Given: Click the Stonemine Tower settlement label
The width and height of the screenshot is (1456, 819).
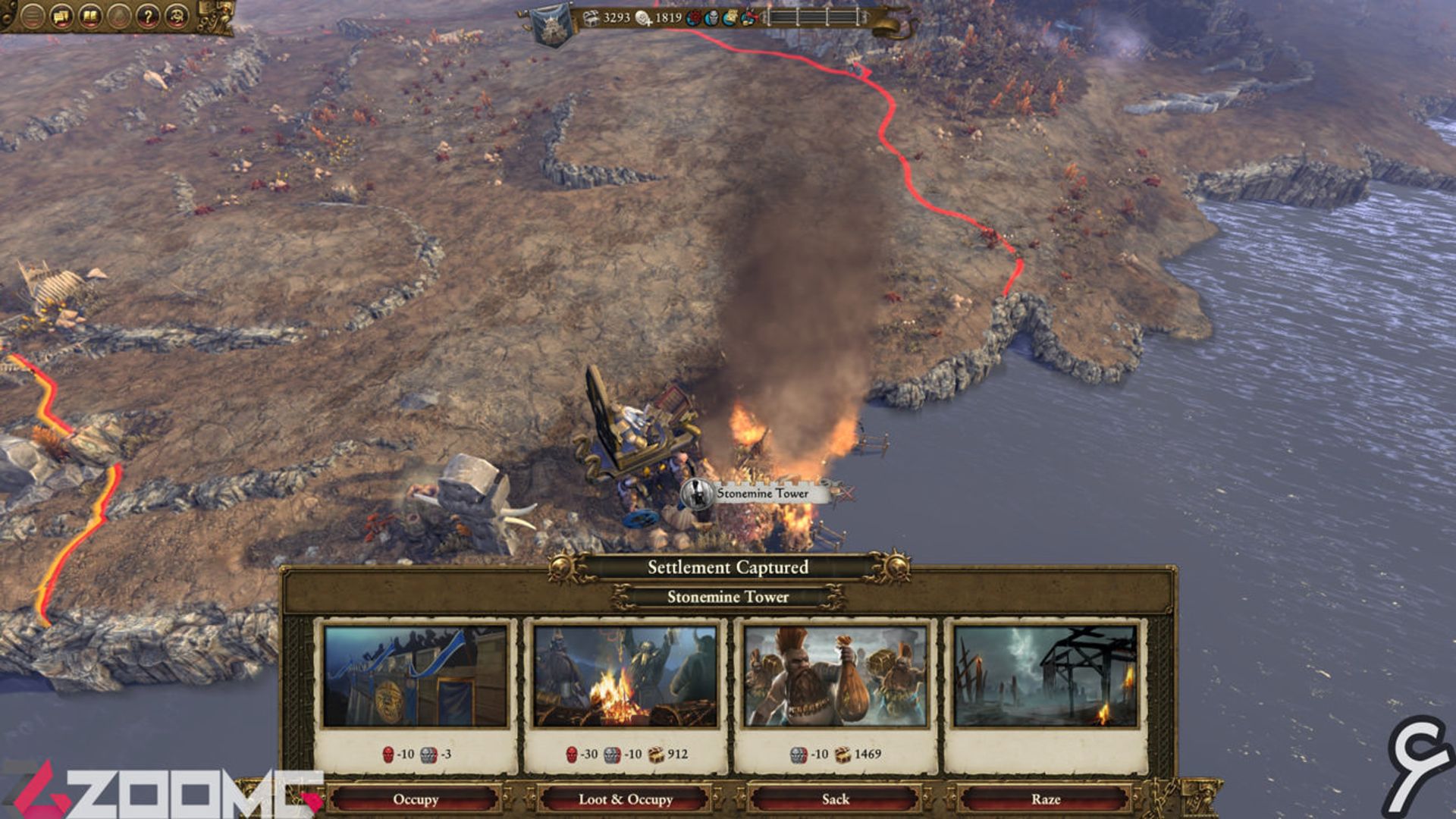Looking at the screenshot, I should tap(762, 494).
